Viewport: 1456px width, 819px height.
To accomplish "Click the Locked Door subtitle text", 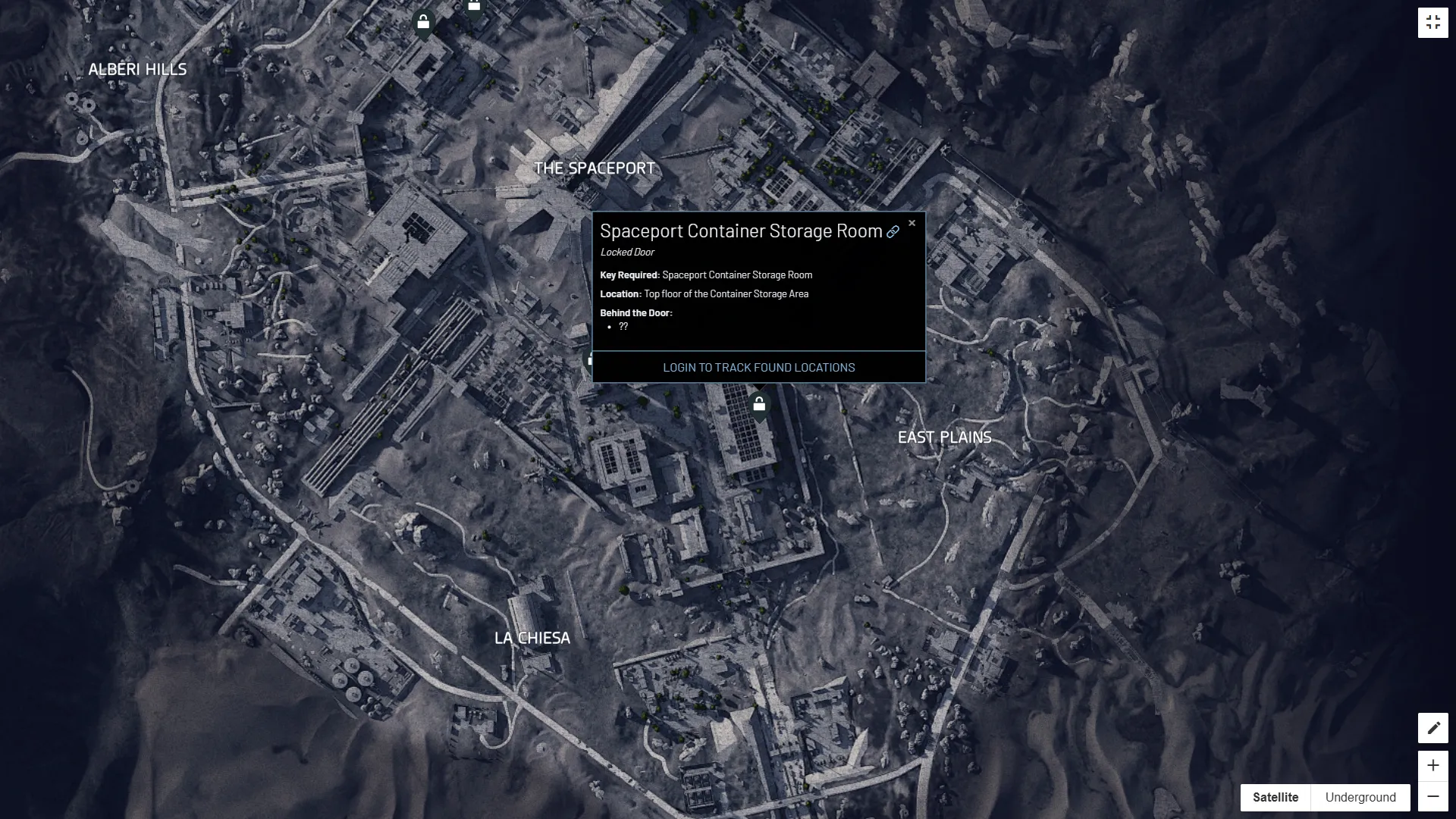I will click(626, 252).
